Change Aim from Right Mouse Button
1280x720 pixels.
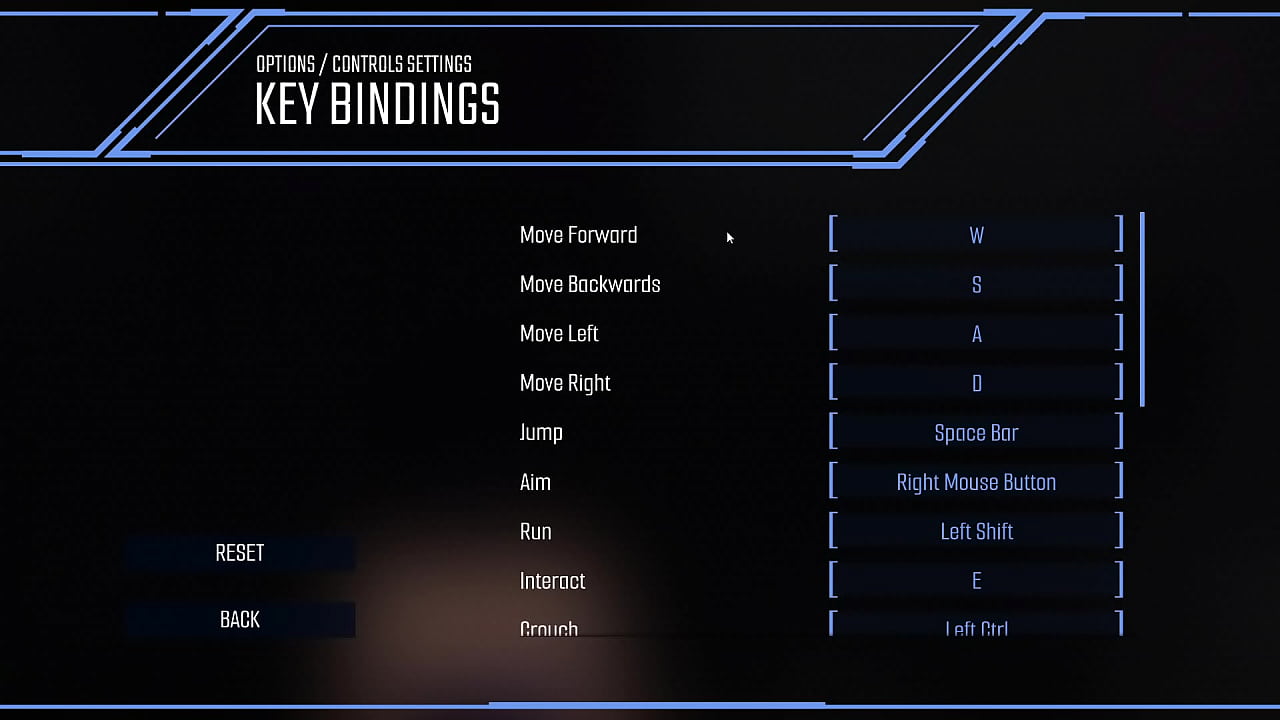(x=976, y=482)
